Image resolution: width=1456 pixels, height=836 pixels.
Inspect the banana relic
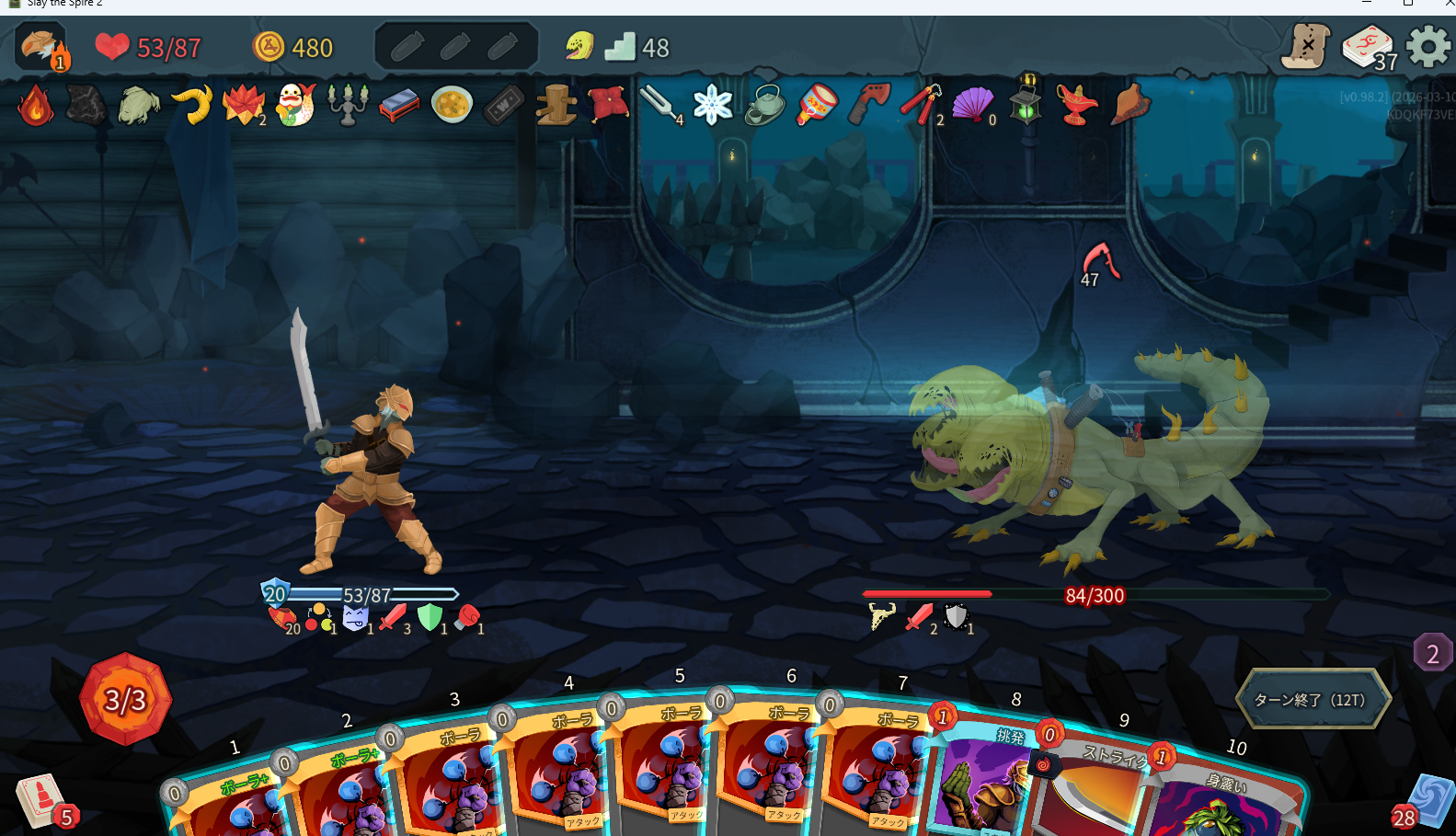pos(193,105)
